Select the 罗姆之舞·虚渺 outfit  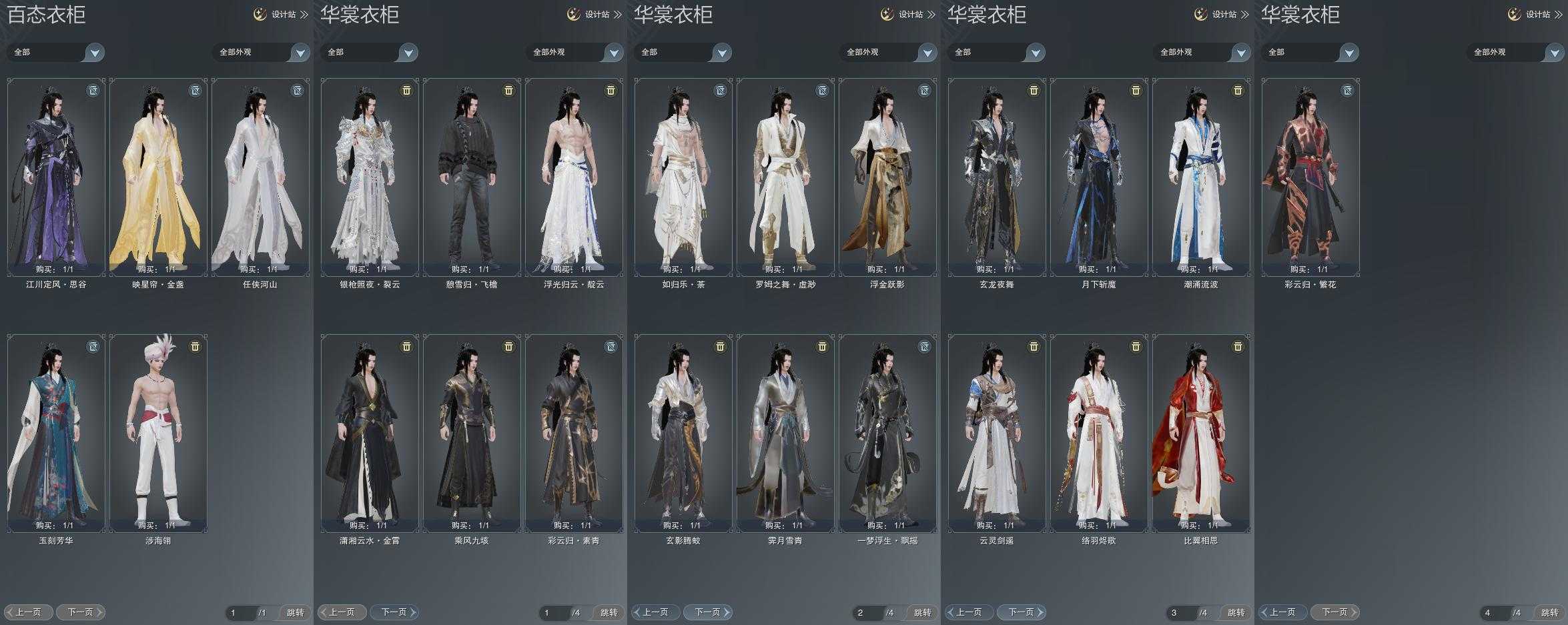(x=785, y=177)
